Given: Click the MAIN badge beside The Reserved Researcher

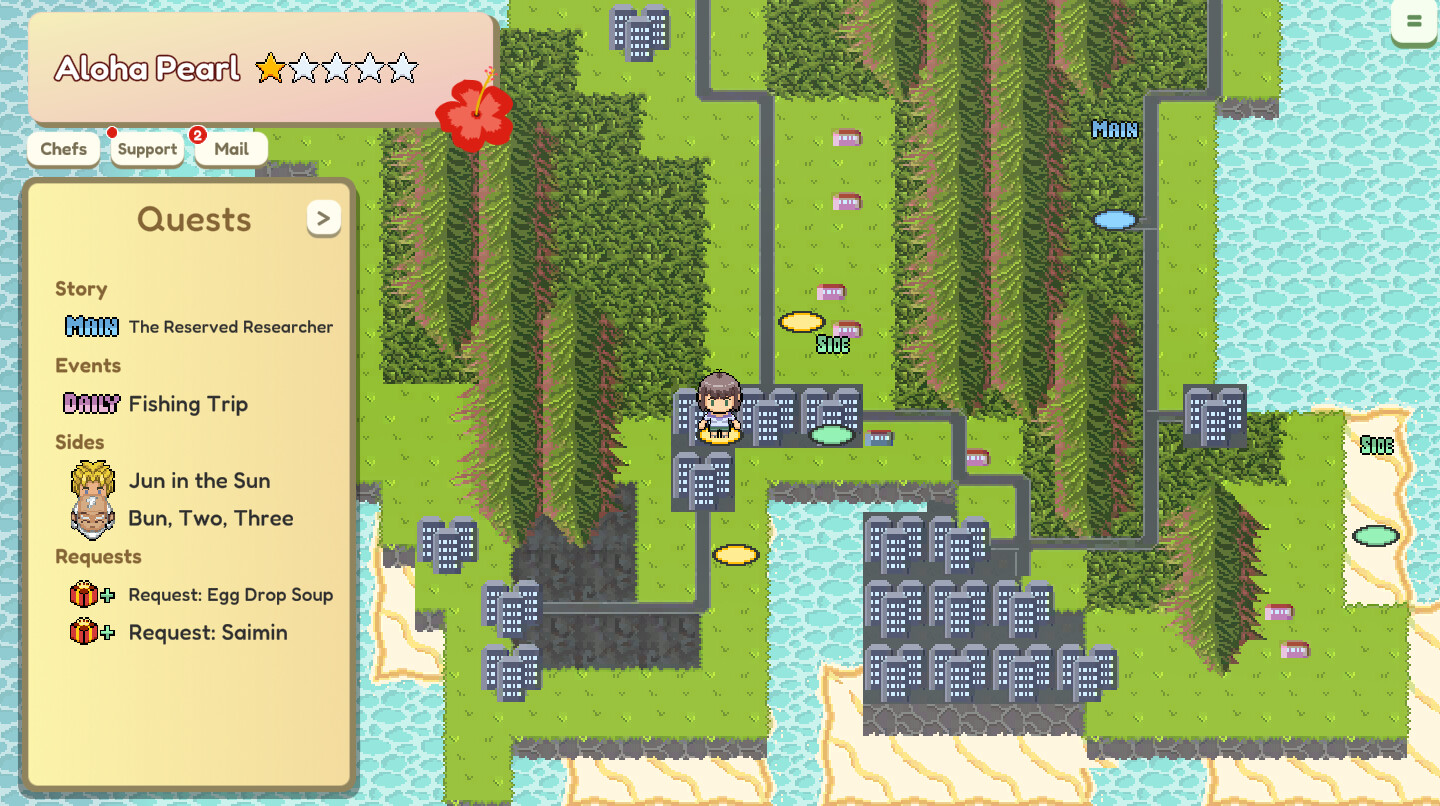Looking at the screenshot, I should pos(91,326).
